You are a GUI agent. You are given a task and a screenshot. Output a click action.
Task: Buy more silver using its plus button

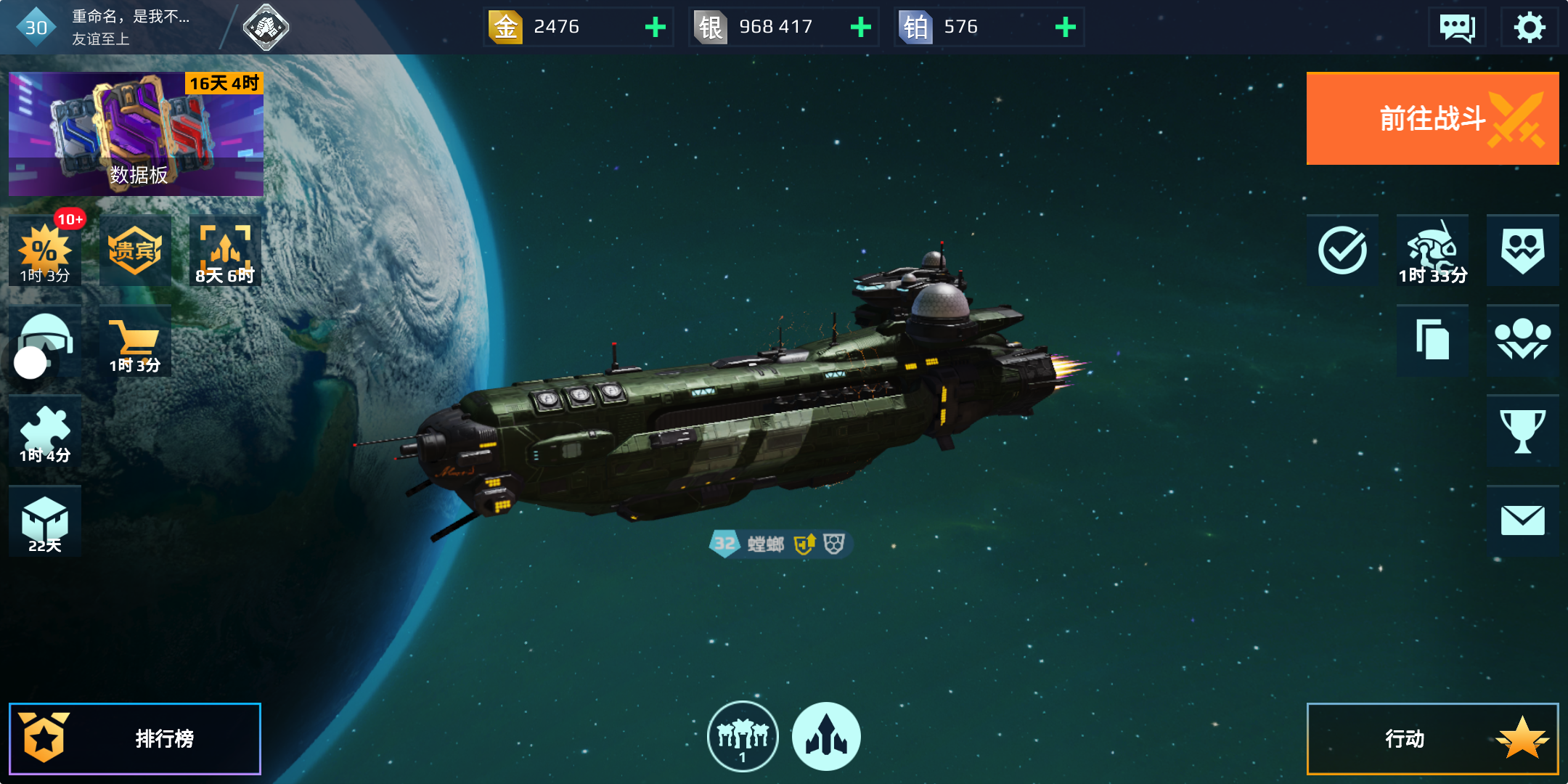coord(860,28)
